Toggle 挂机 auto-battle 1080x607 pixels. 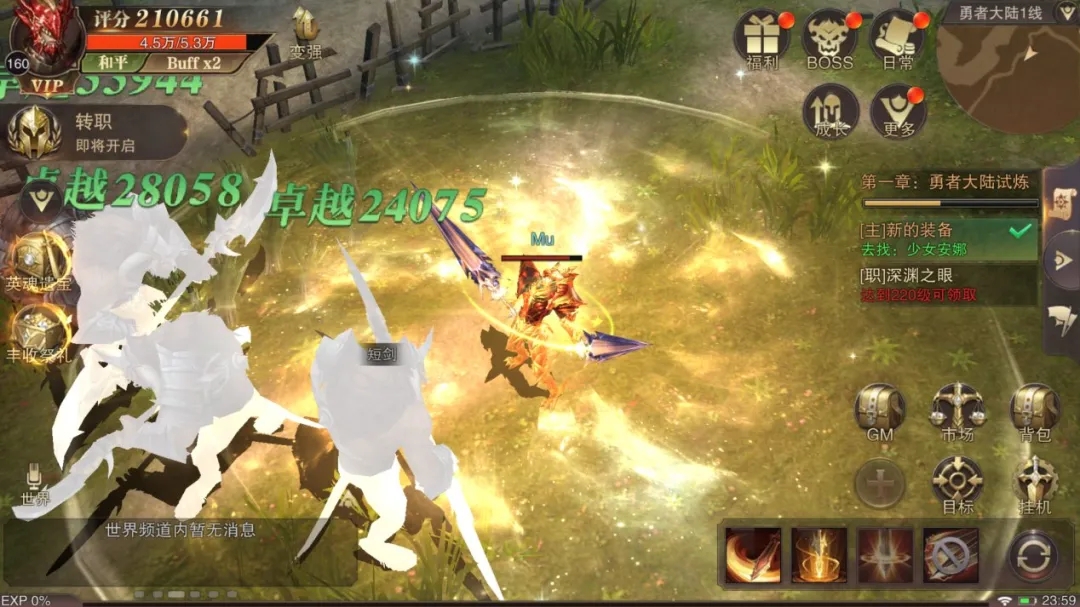pos(1034,482)
